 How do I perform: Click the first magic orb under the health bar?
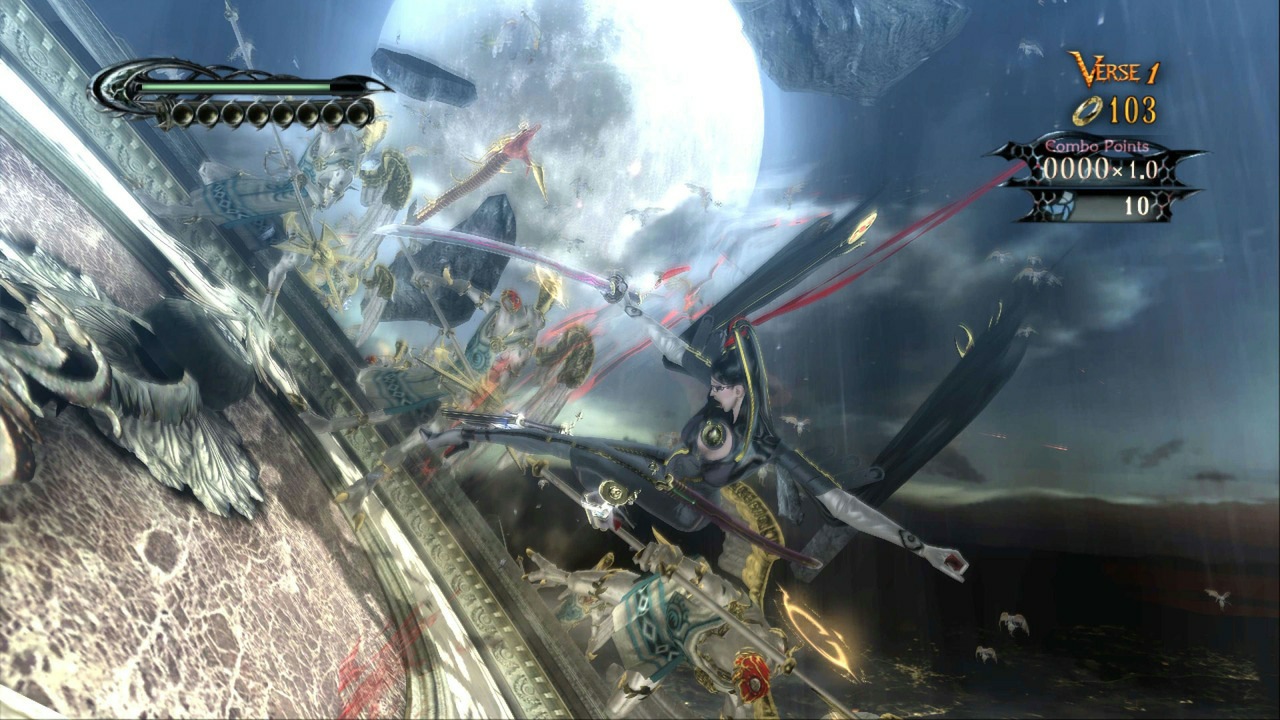pyautogui.click(x=183, y=114)
